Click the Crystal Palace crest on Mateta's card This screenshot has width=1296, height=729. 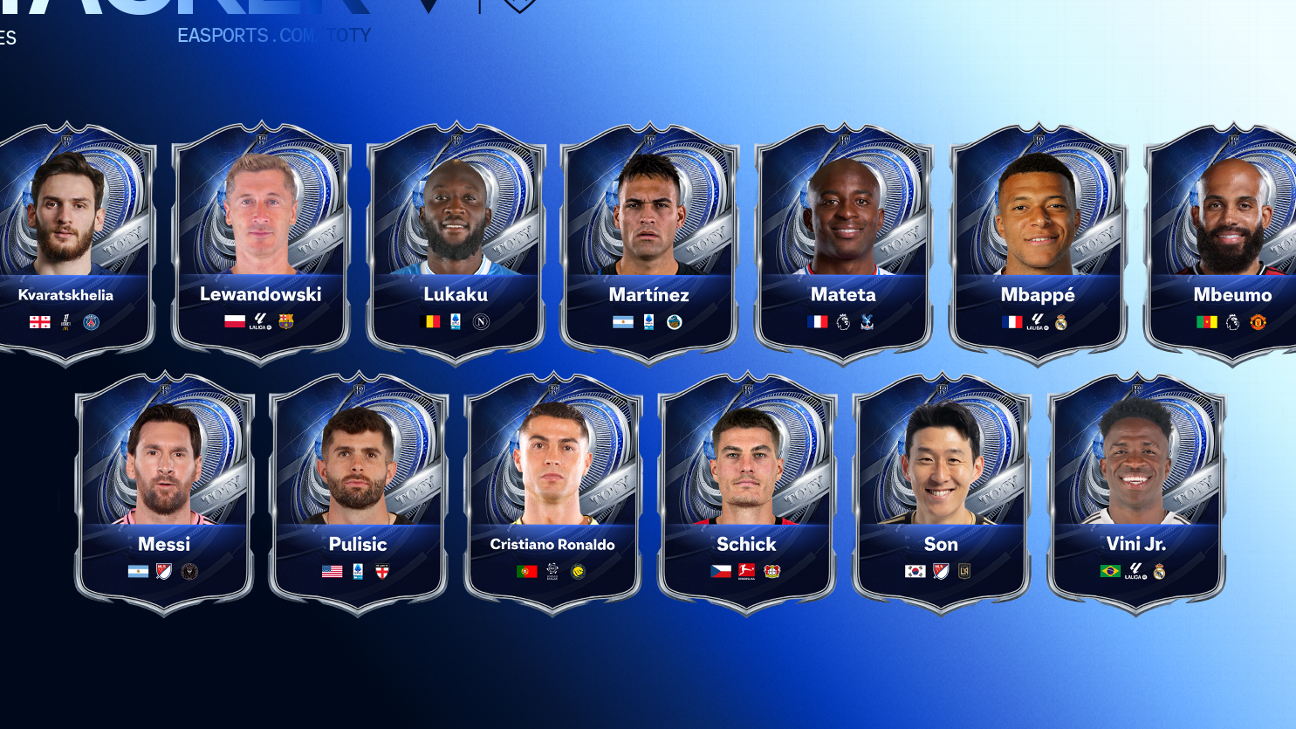pos(867,322)
